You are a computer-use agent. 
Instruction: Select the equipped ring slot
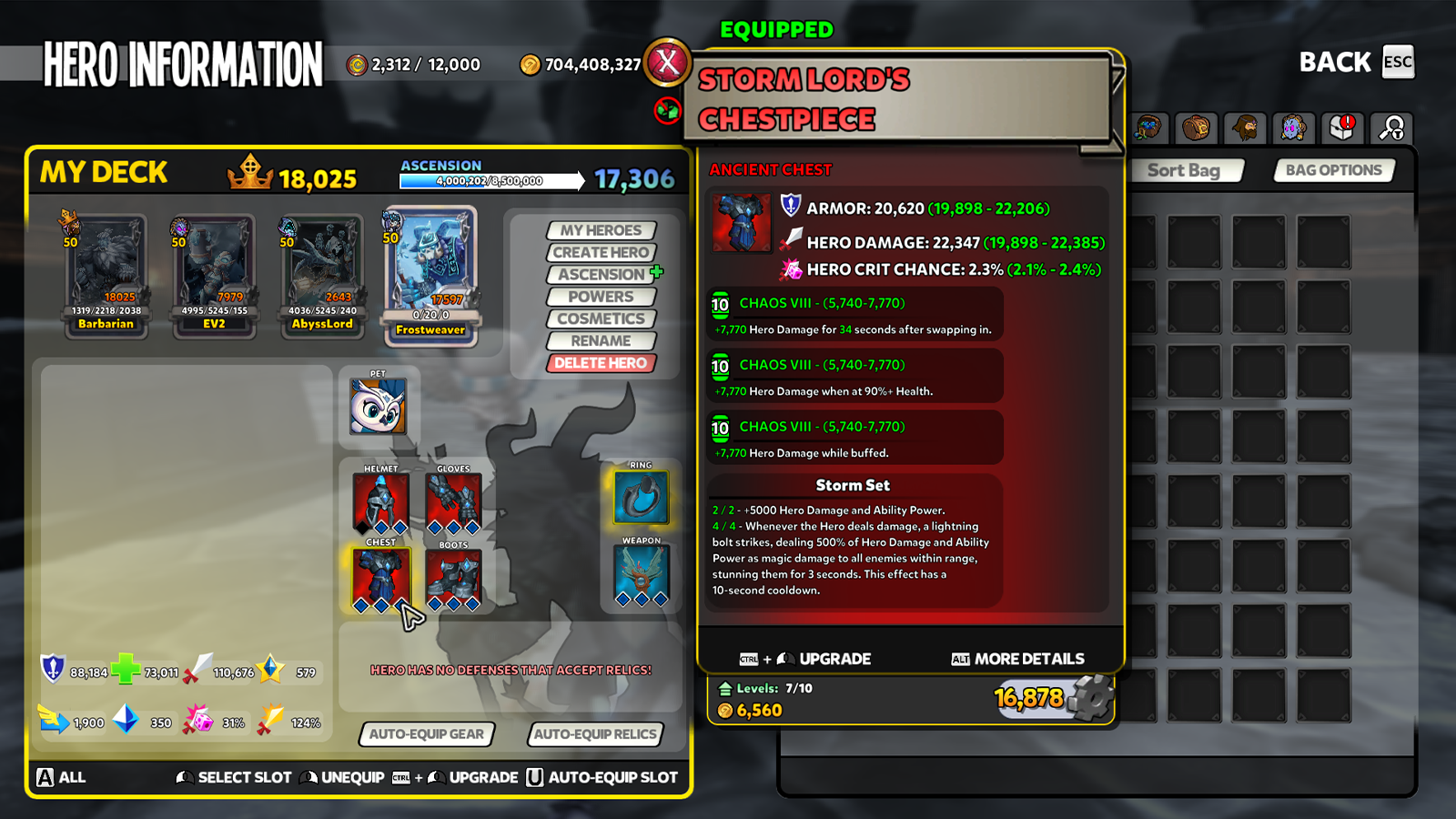641,498
